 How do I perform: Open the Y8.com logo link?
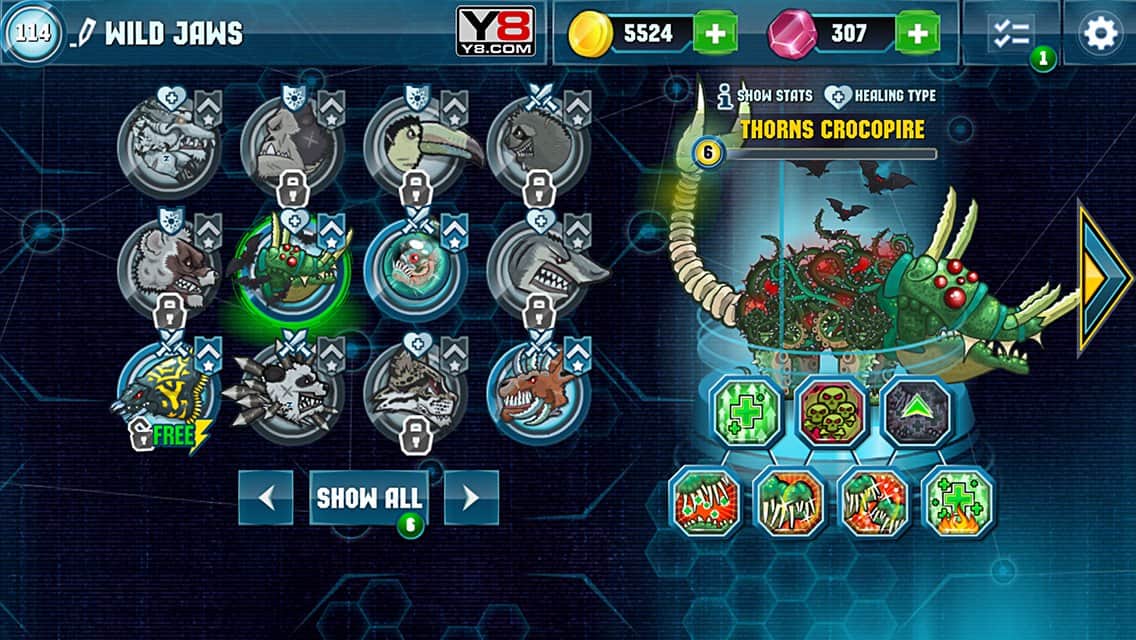(x=495, y=32)
